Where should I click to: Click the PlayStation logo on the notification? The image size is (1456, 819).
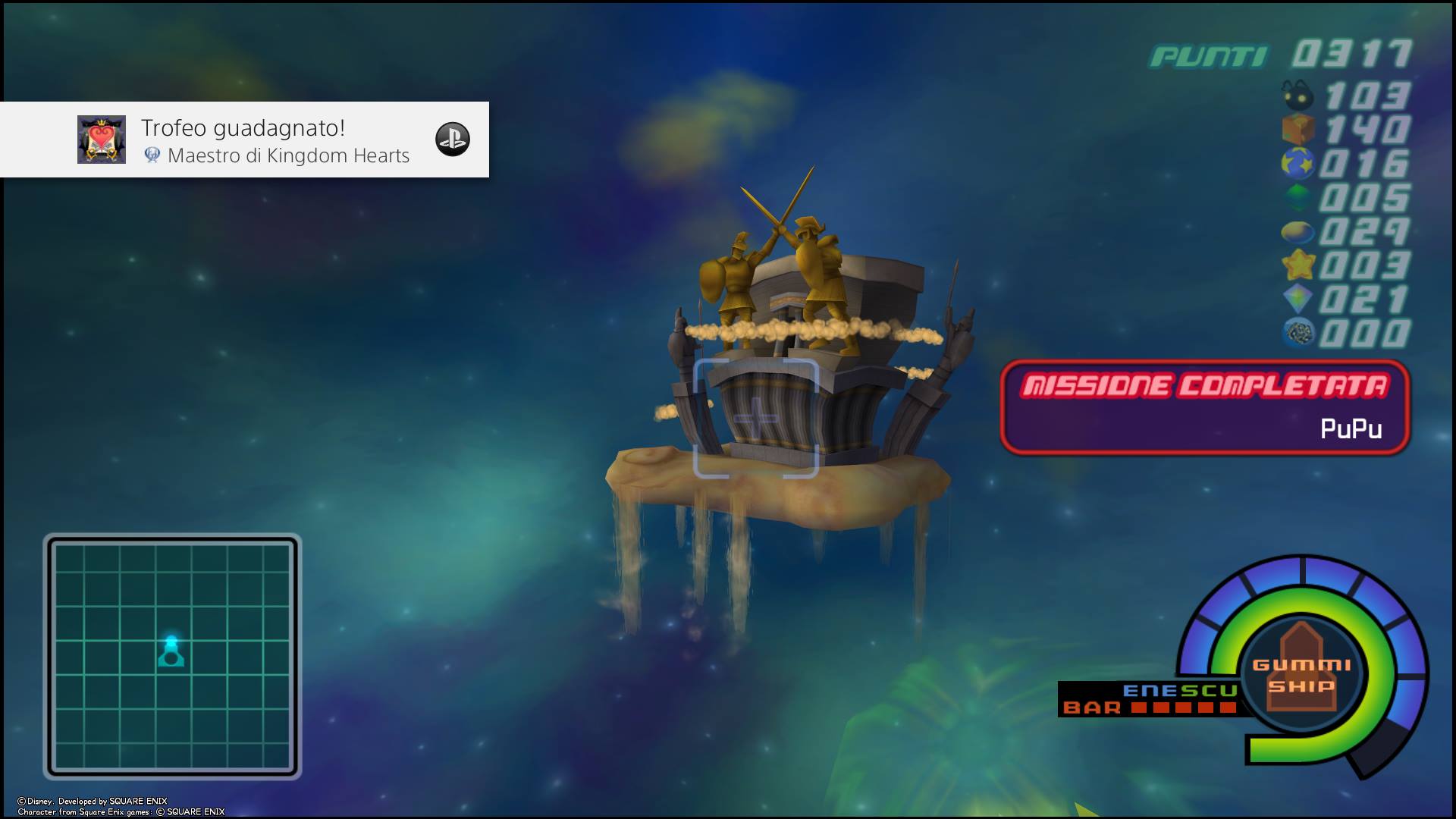click(453, 140)
